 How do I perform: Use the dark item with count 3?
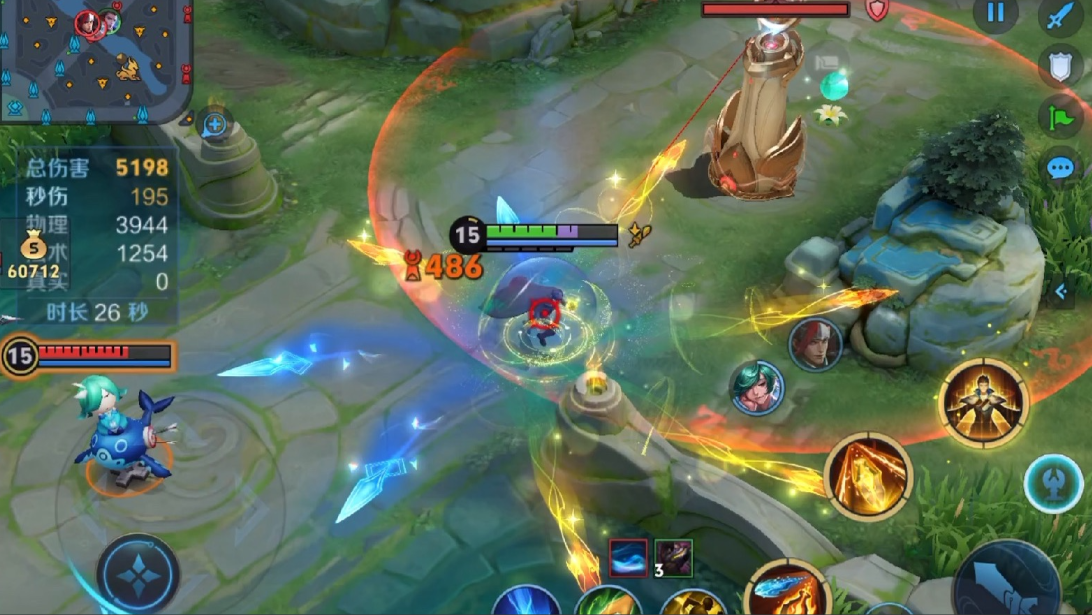pyautogui.click(x=673, y=558)
